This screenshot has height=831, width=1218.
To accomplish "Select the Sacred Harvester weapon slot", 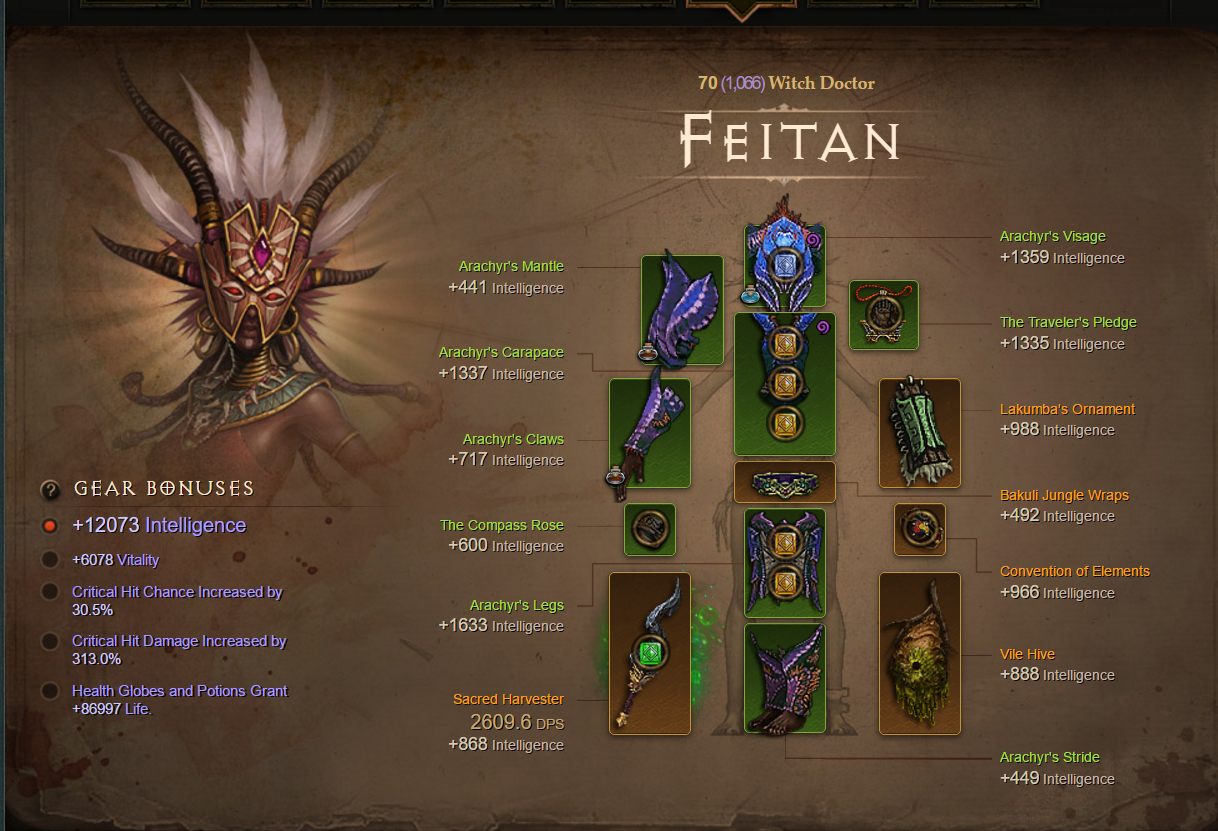I will [650, 653].
